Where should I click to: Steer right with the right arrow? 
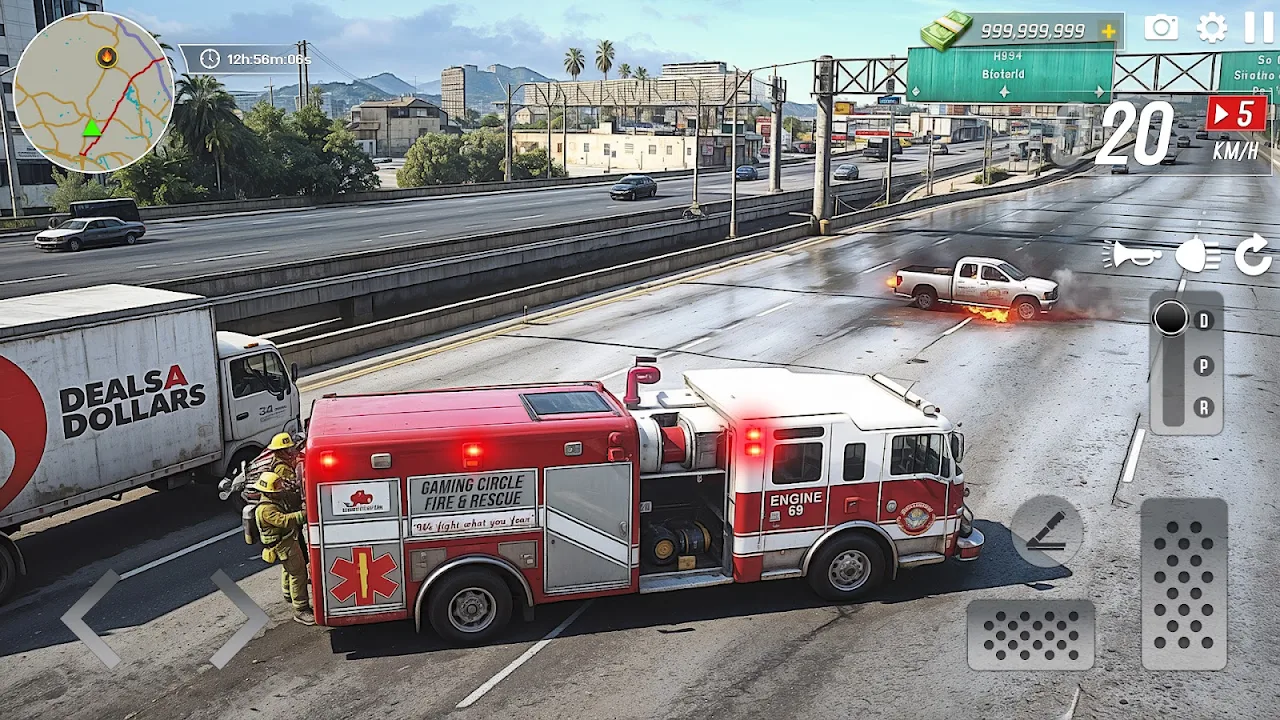click(x=238, y=618)
